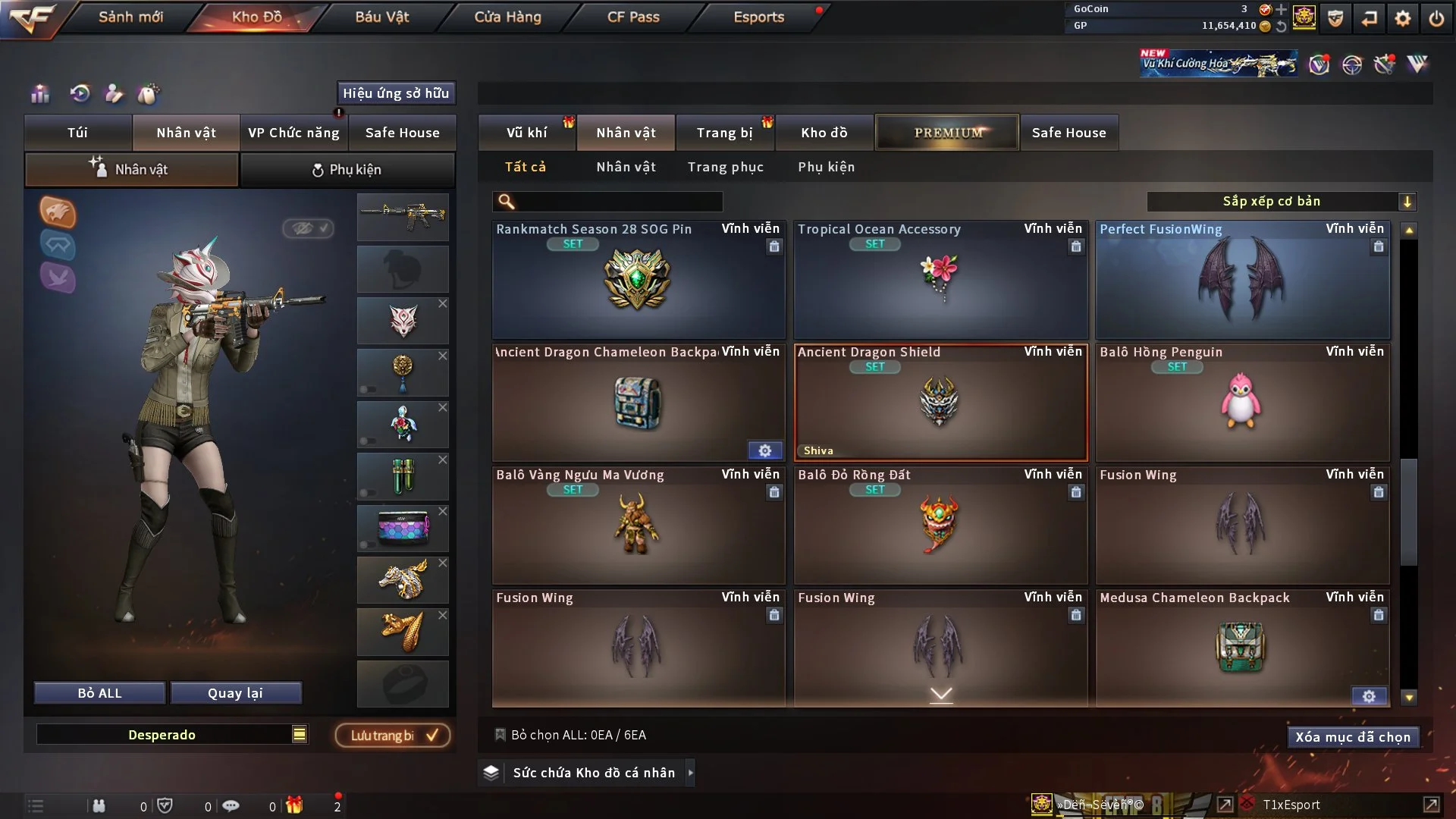Filter by Phụ kiện subcategory
Viewport: 1456px width, 819px height.
click(x=826, y=167)
